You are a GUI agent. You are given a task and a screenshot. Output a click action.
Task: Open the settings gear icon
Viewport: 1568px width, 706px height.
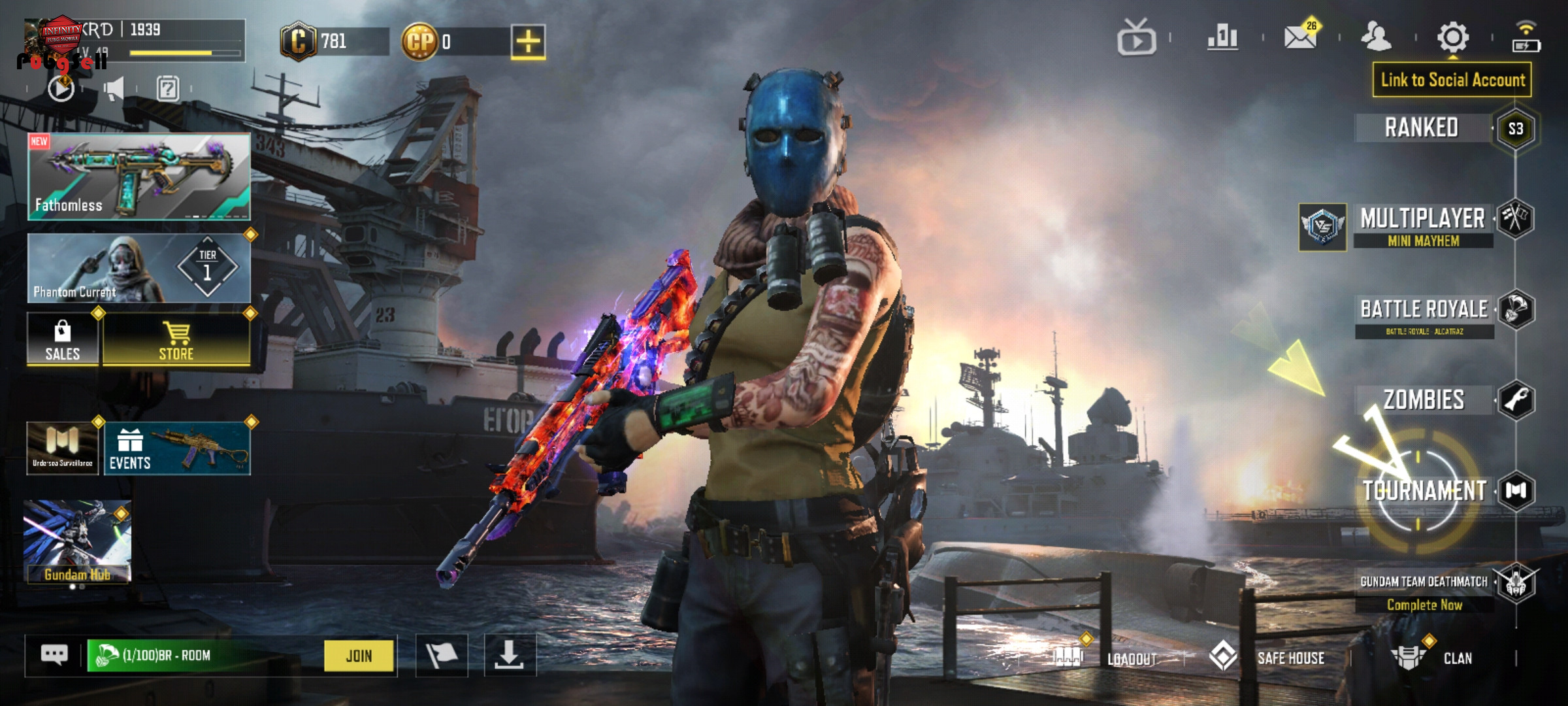tap(1453, 37)
